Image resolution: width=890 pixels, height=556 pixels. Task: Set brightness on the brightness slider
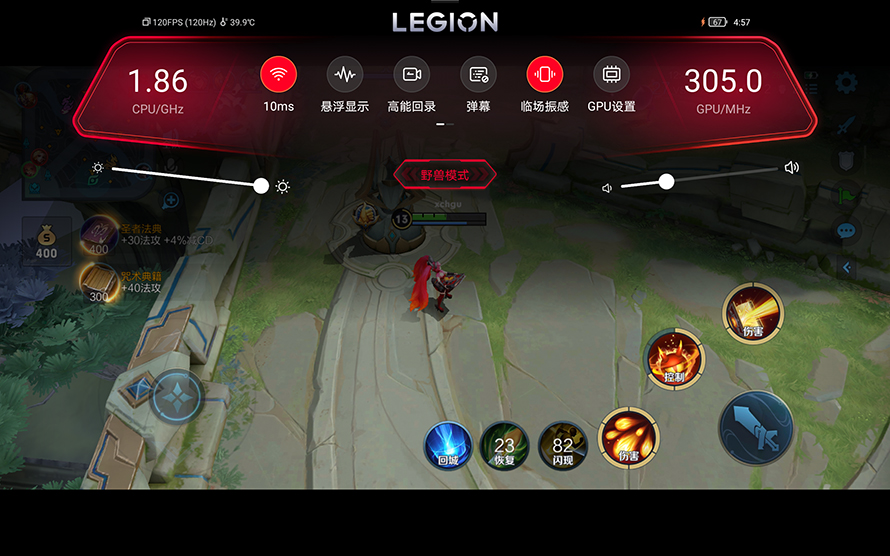(x=261, y=185)
